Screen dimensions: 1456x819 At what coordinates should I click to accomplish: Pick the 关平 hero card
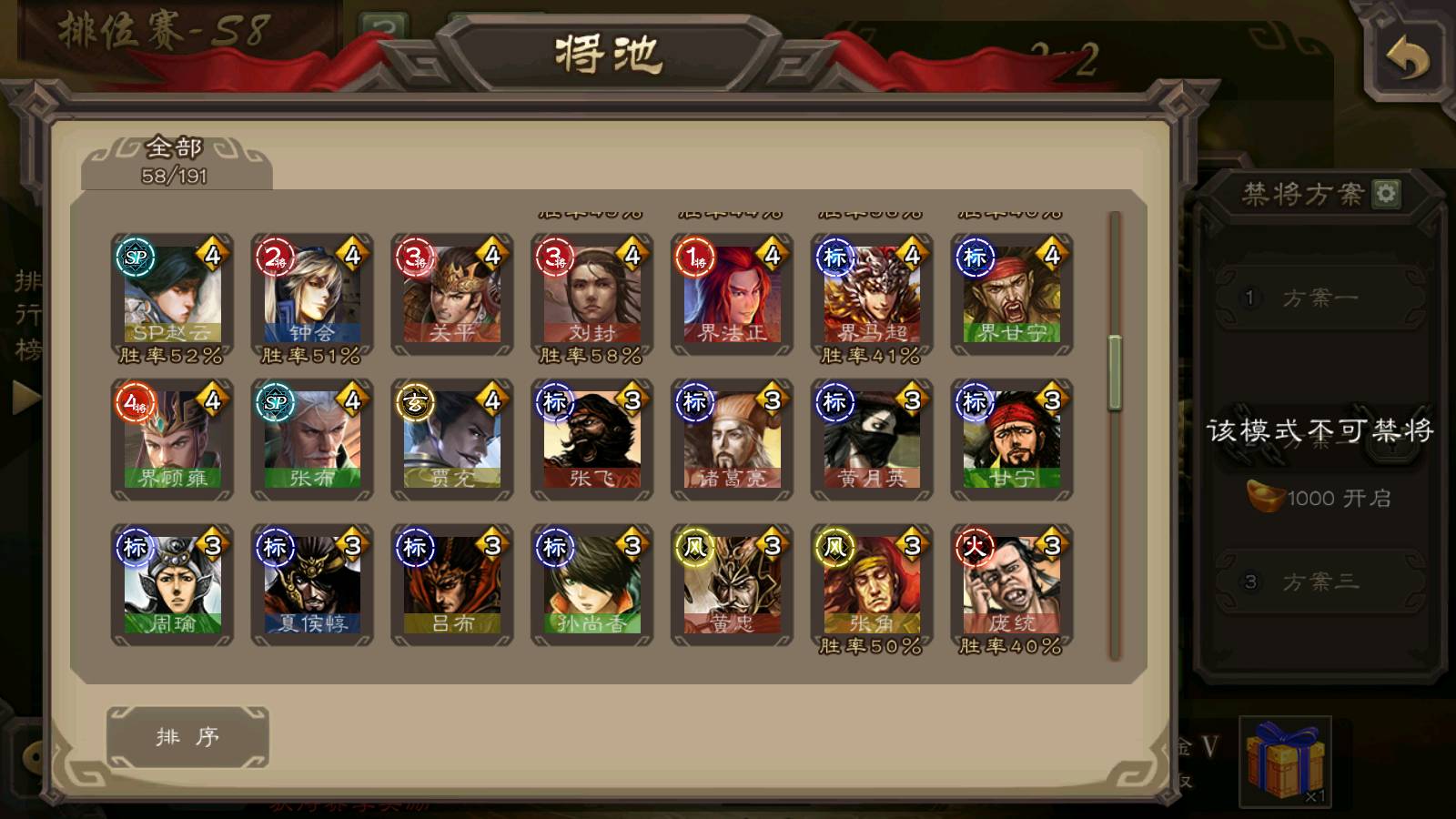pyautogui.click(x=452, y=293)
